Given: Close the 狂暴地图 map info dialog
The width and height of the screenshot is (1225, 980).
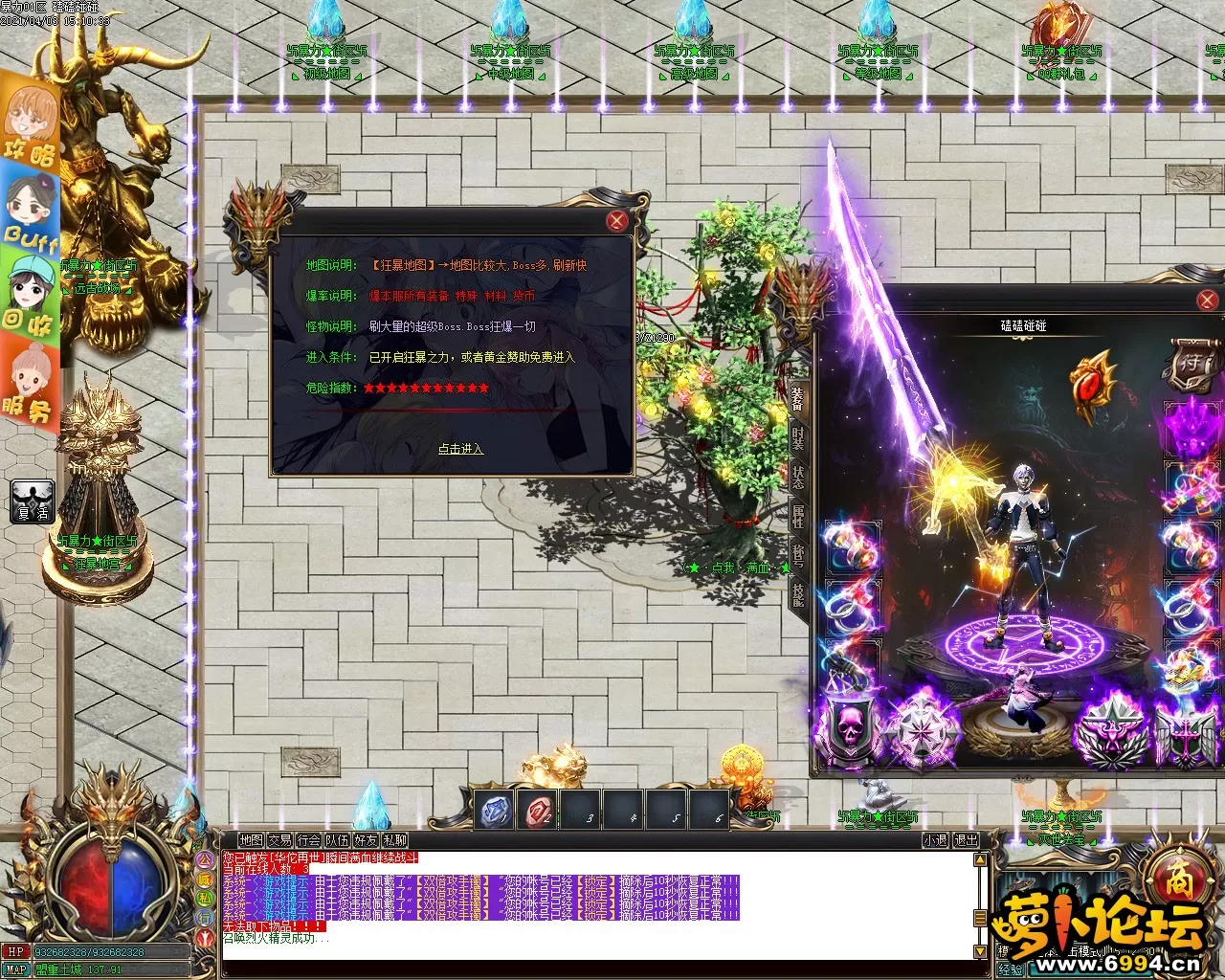Looking at the screenshot, I should 617,221.
